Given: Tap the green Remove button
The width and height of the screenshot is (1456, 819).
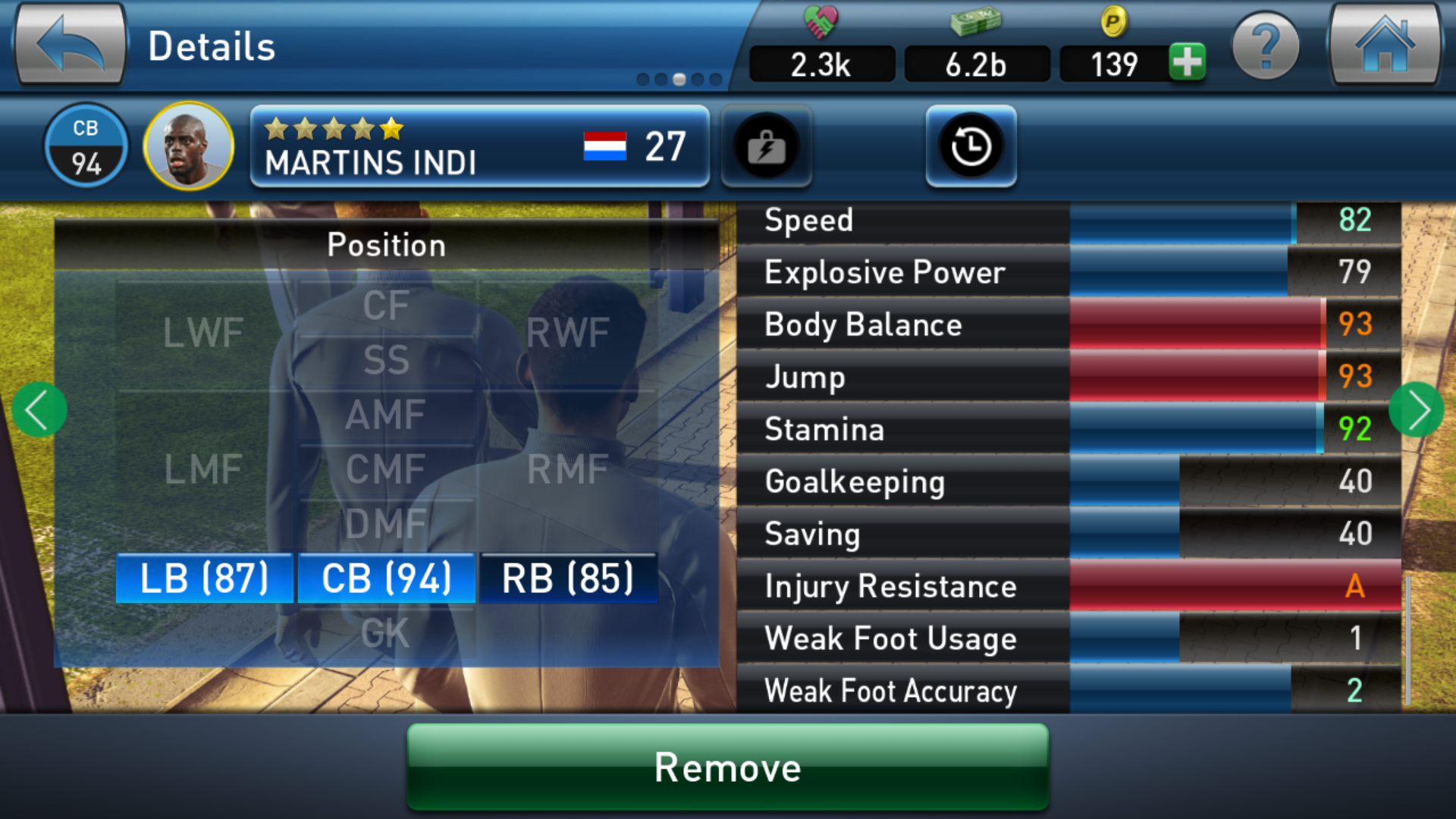Looking at the screenshot, I should pos(728,767).
